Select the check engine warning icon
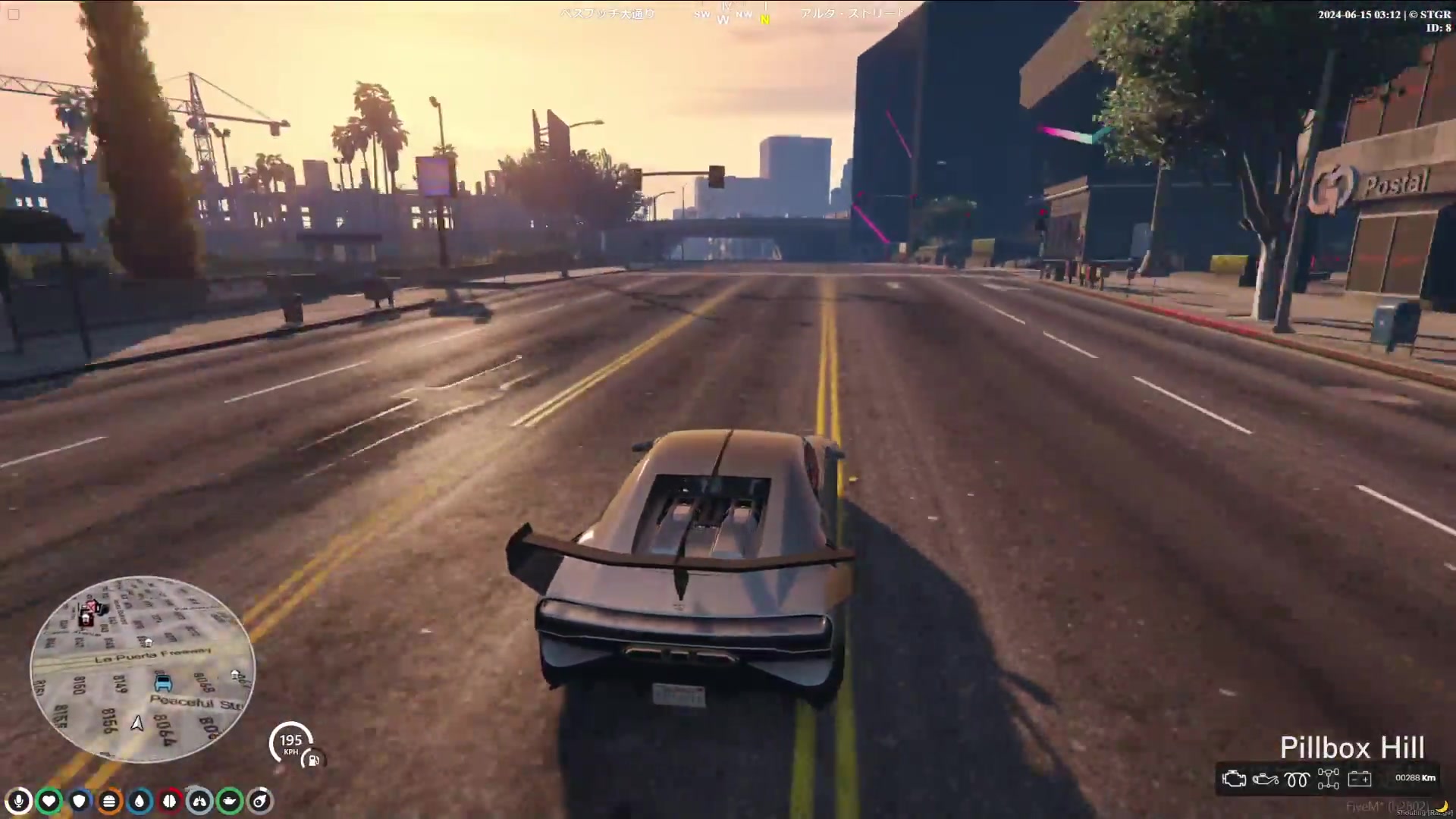This screenshot has height=819, width=1456. [x=1234, y=779]
